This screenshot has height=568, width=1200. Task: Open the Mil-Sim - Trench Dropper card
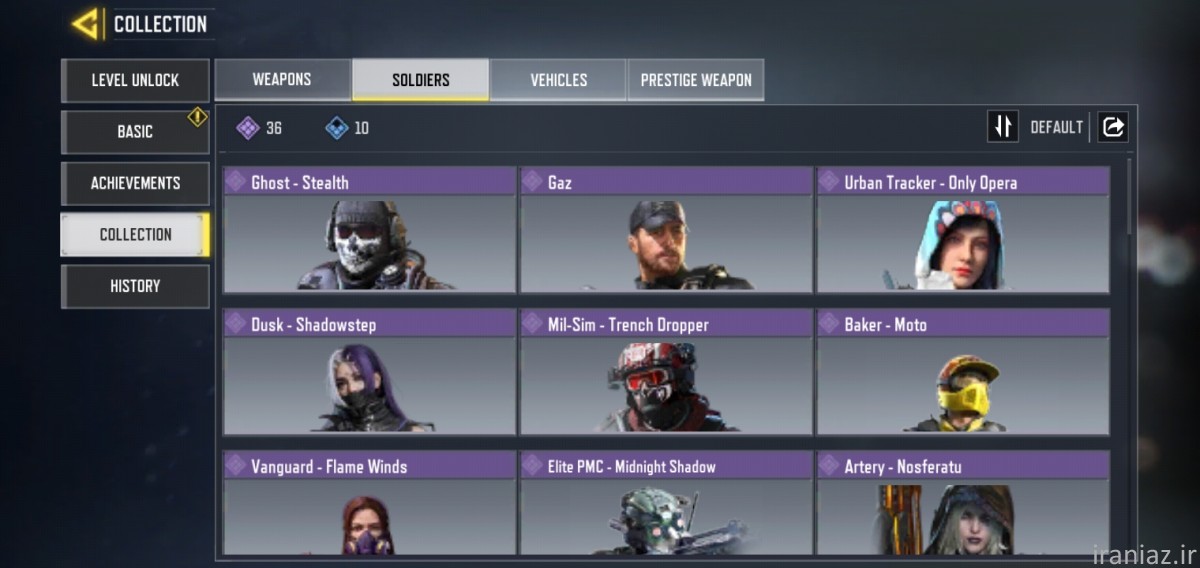666,372
